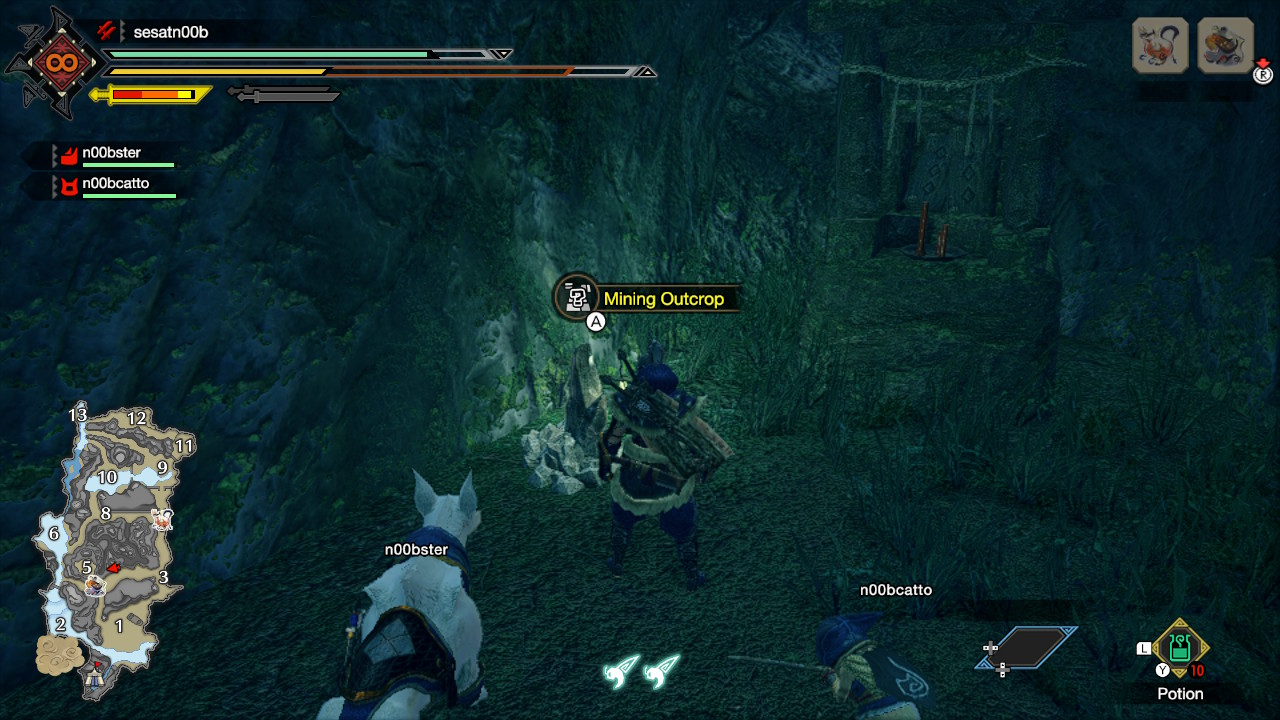Click the Palico action icon beside the R prompt
The image size is (1280, 720).
pos(1225,45)
